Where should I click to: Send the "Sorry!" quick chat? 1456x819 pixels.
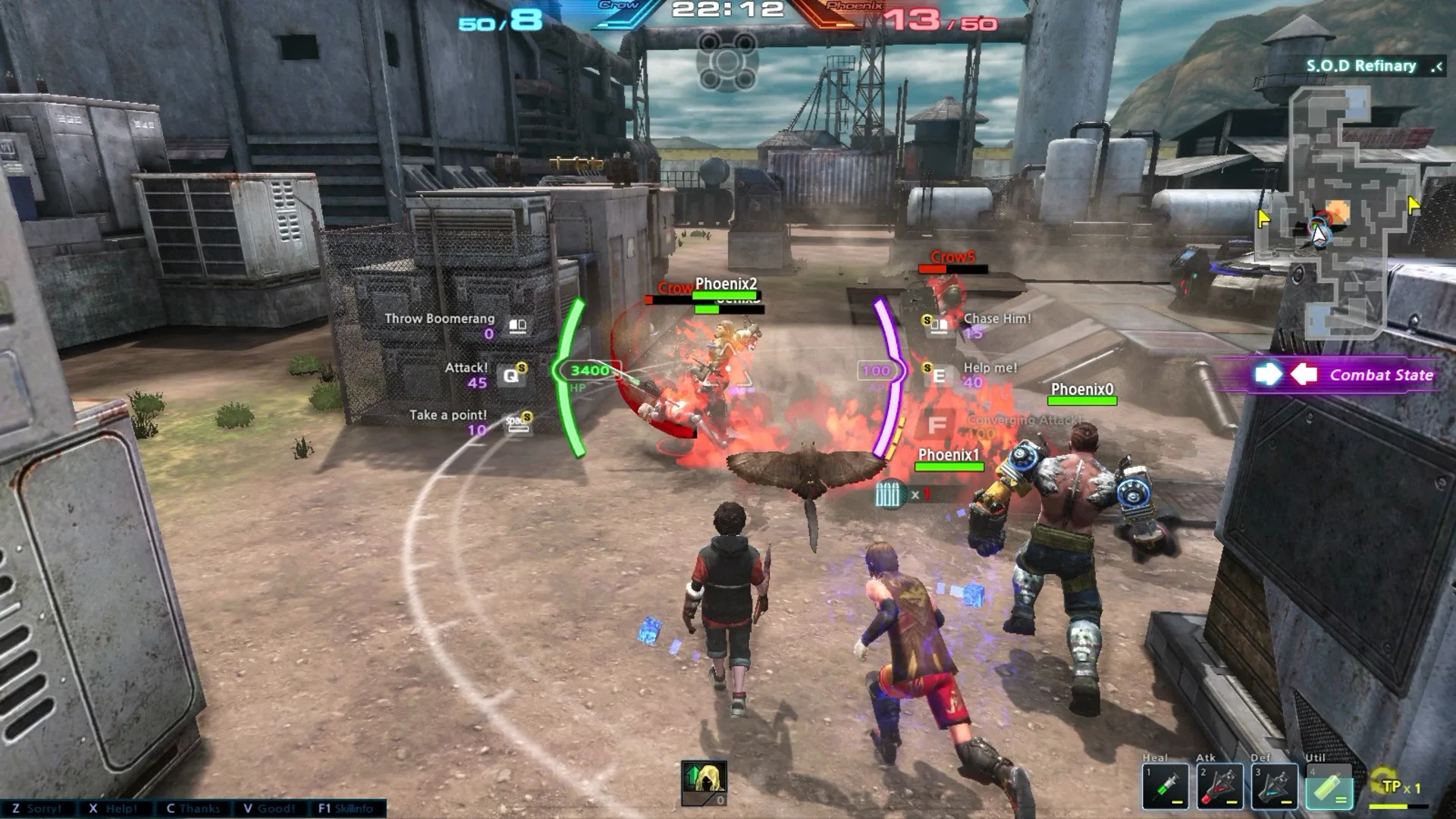[36, 808]
